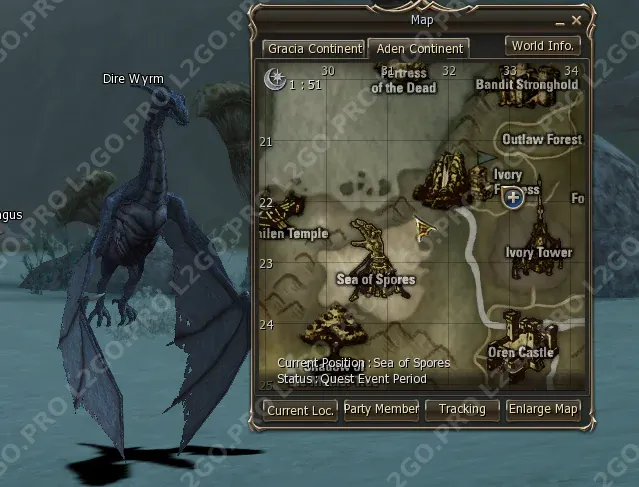Select the Aden Continent tab
Screen dimensions: 639x487
419,48
